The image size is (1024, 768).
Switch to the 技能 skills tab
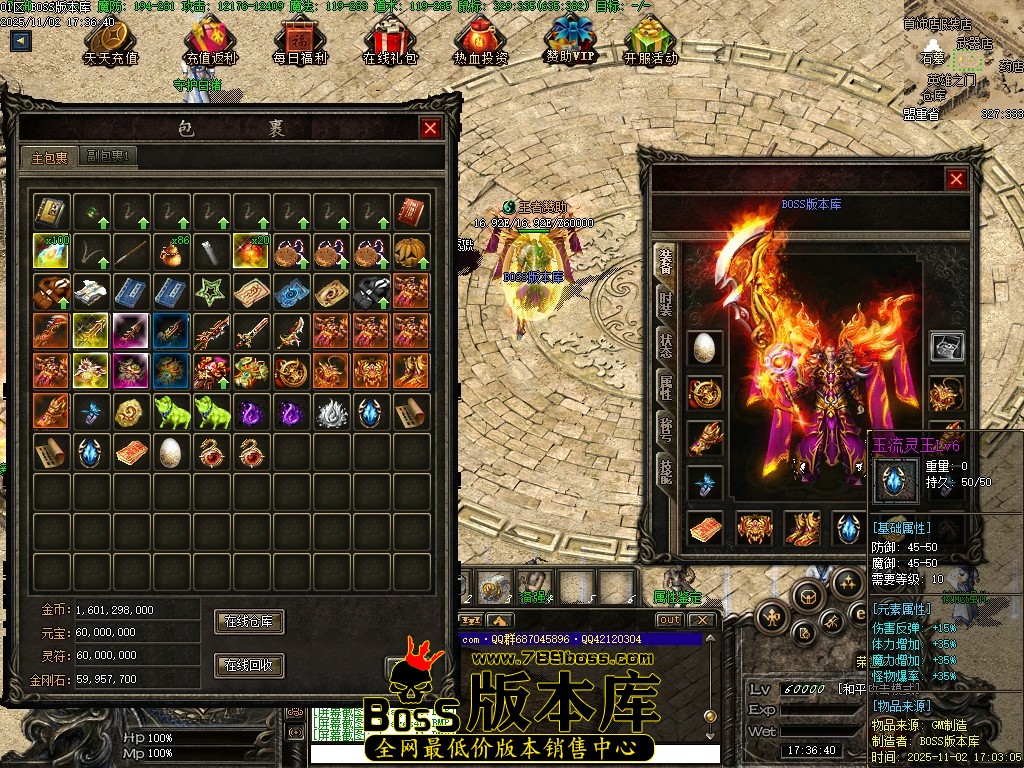tap(665, 469)
